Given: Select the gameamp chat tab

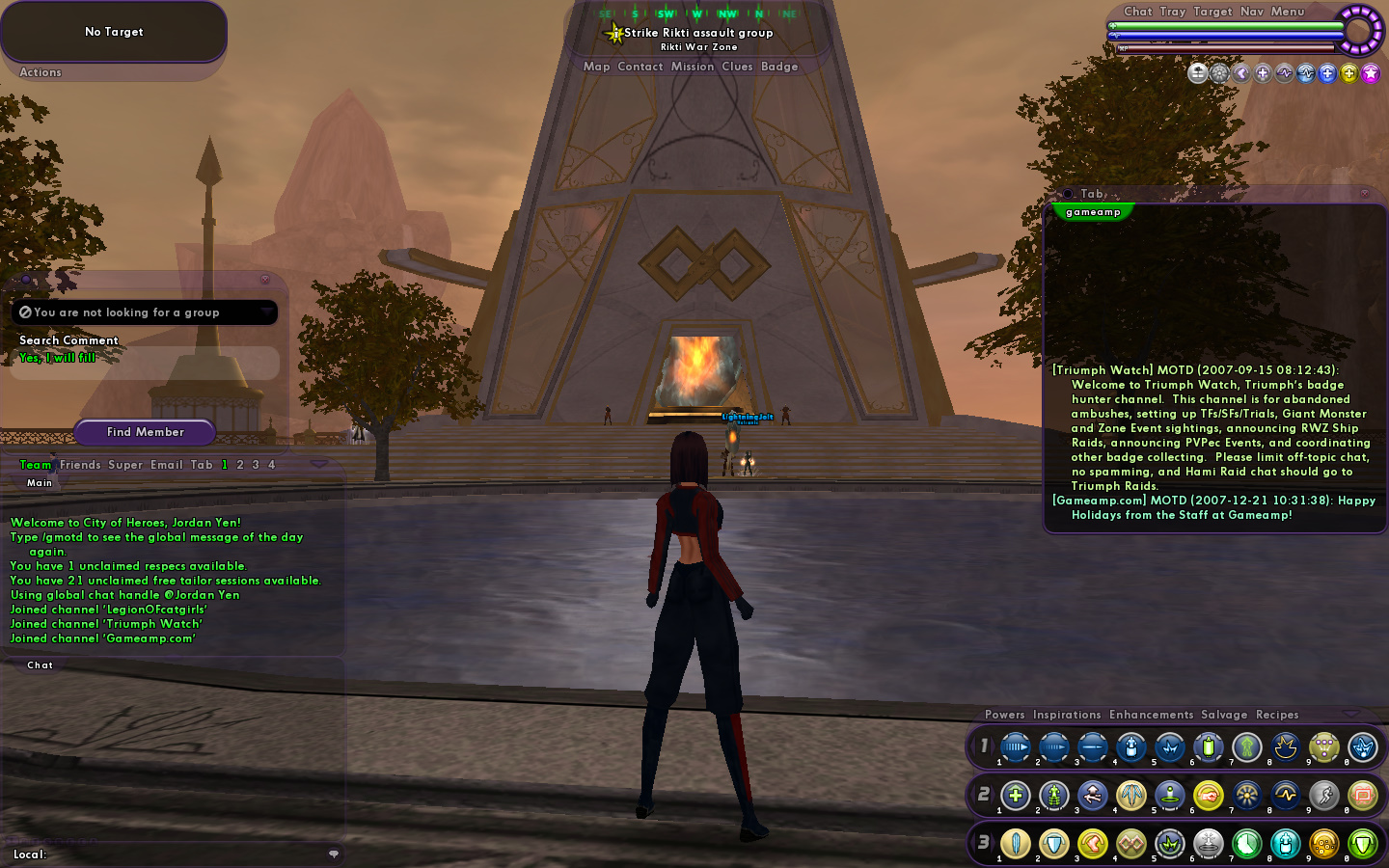Looking at the screenshot, I should (1093, 212).
